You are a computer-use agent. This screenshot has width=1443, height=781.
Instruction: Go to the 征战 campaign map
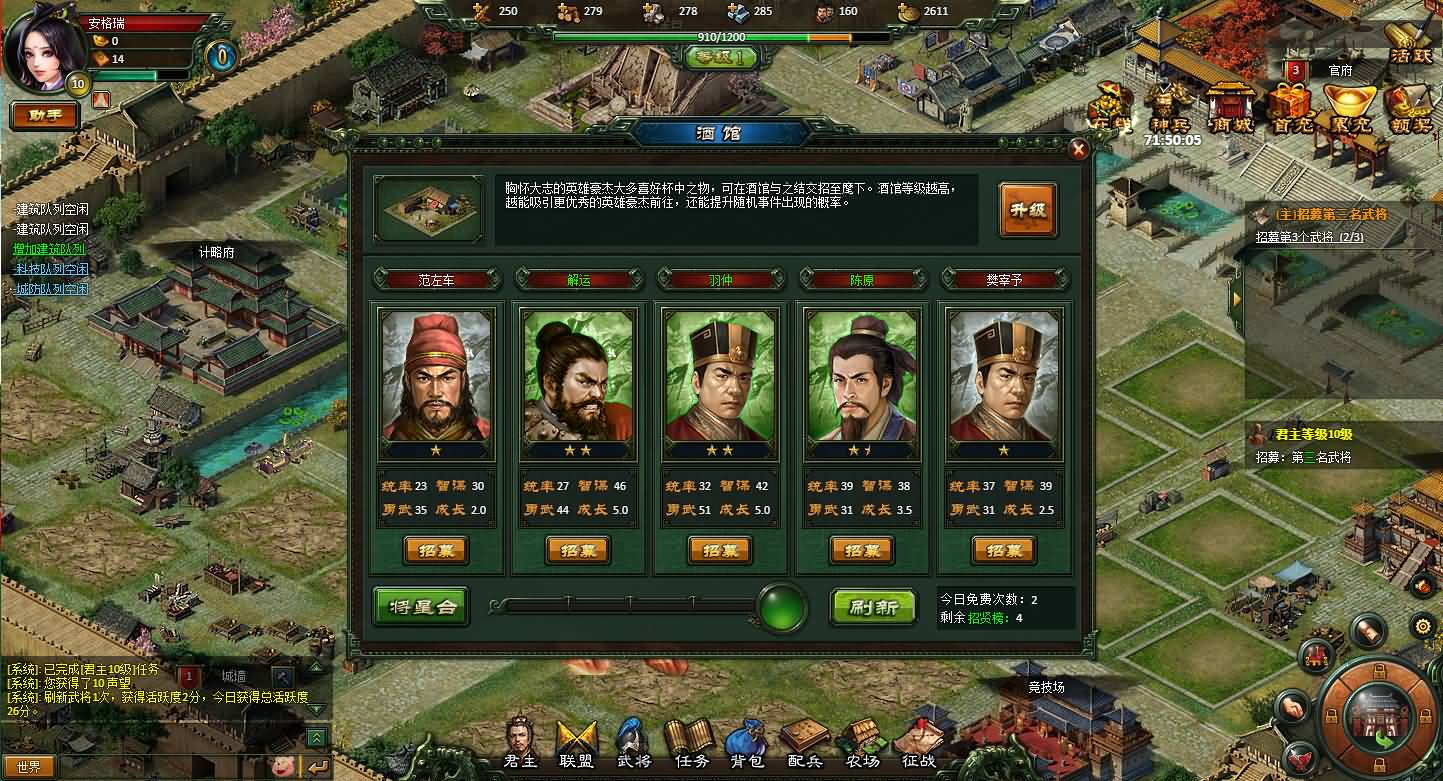click(916, 746)
